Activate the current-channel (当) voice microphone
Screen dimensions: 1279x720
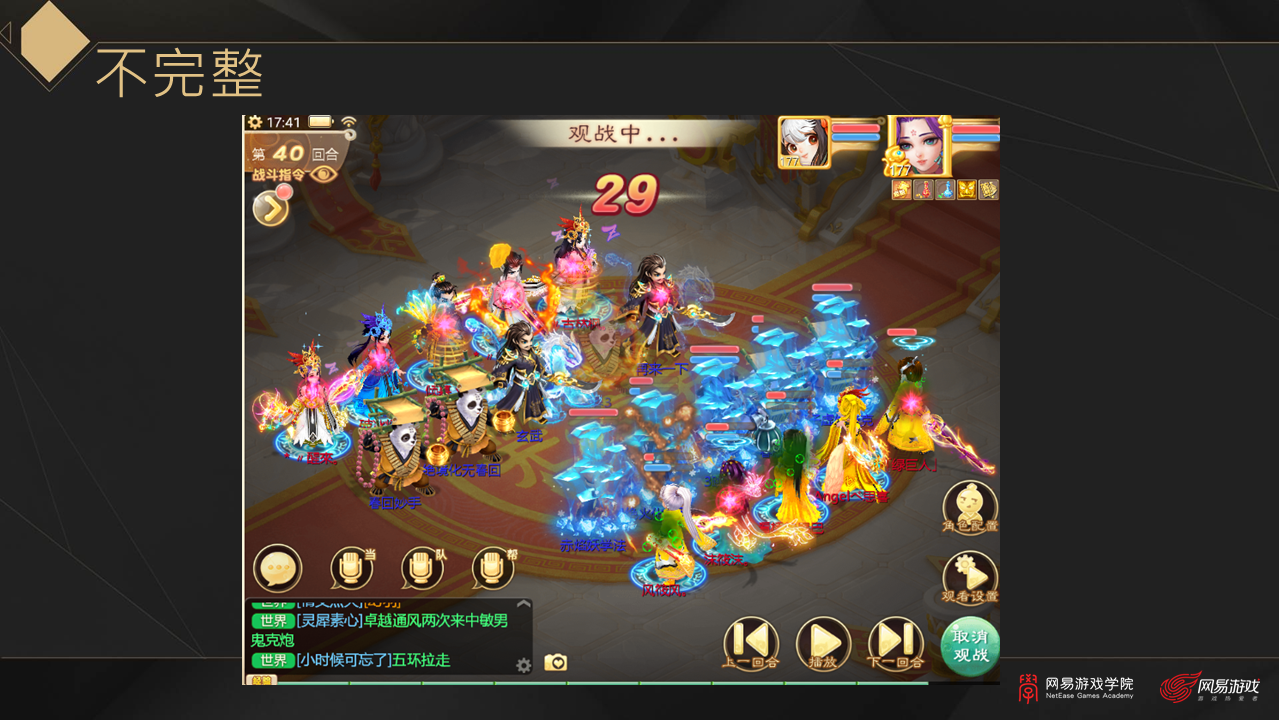(x=351, y=568)
